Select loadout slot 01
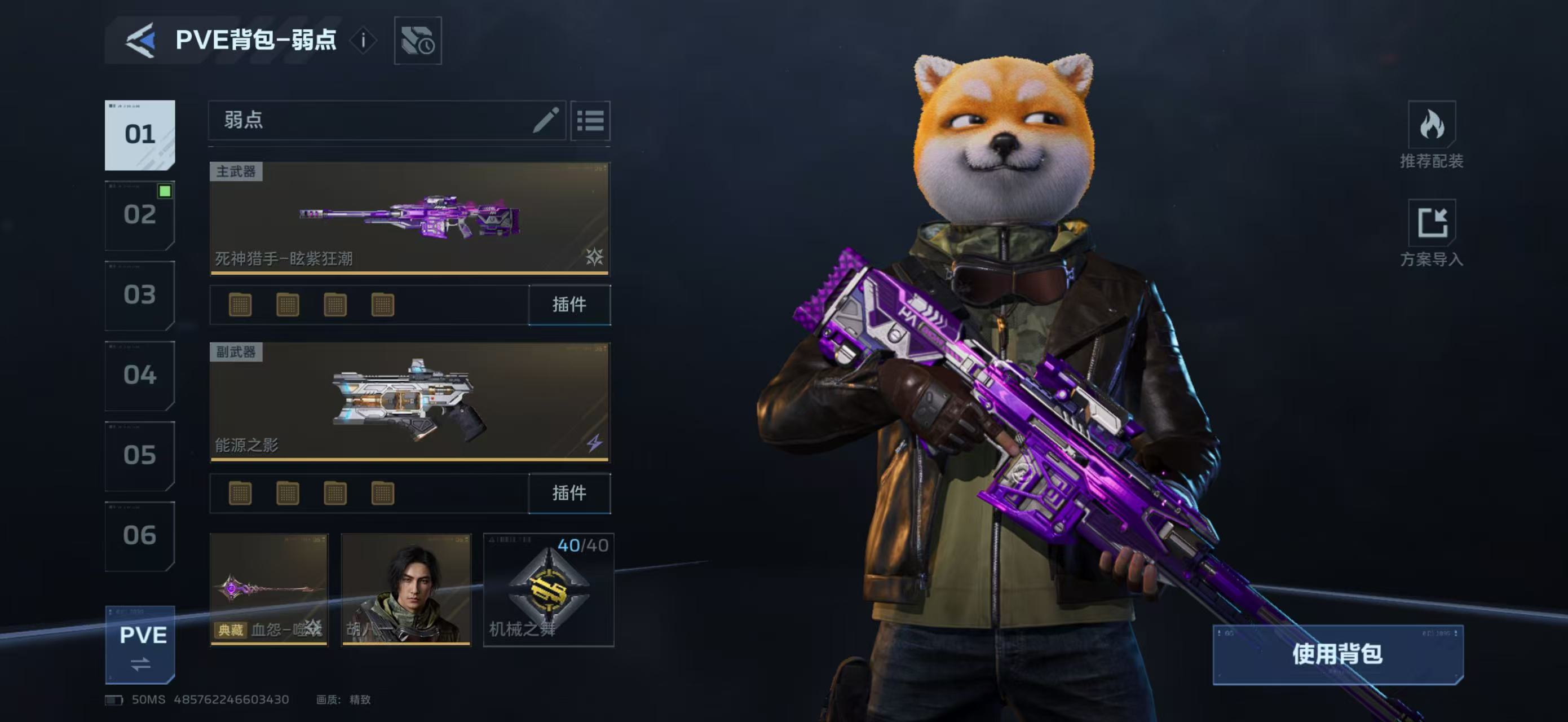 [x=139, y=135]
